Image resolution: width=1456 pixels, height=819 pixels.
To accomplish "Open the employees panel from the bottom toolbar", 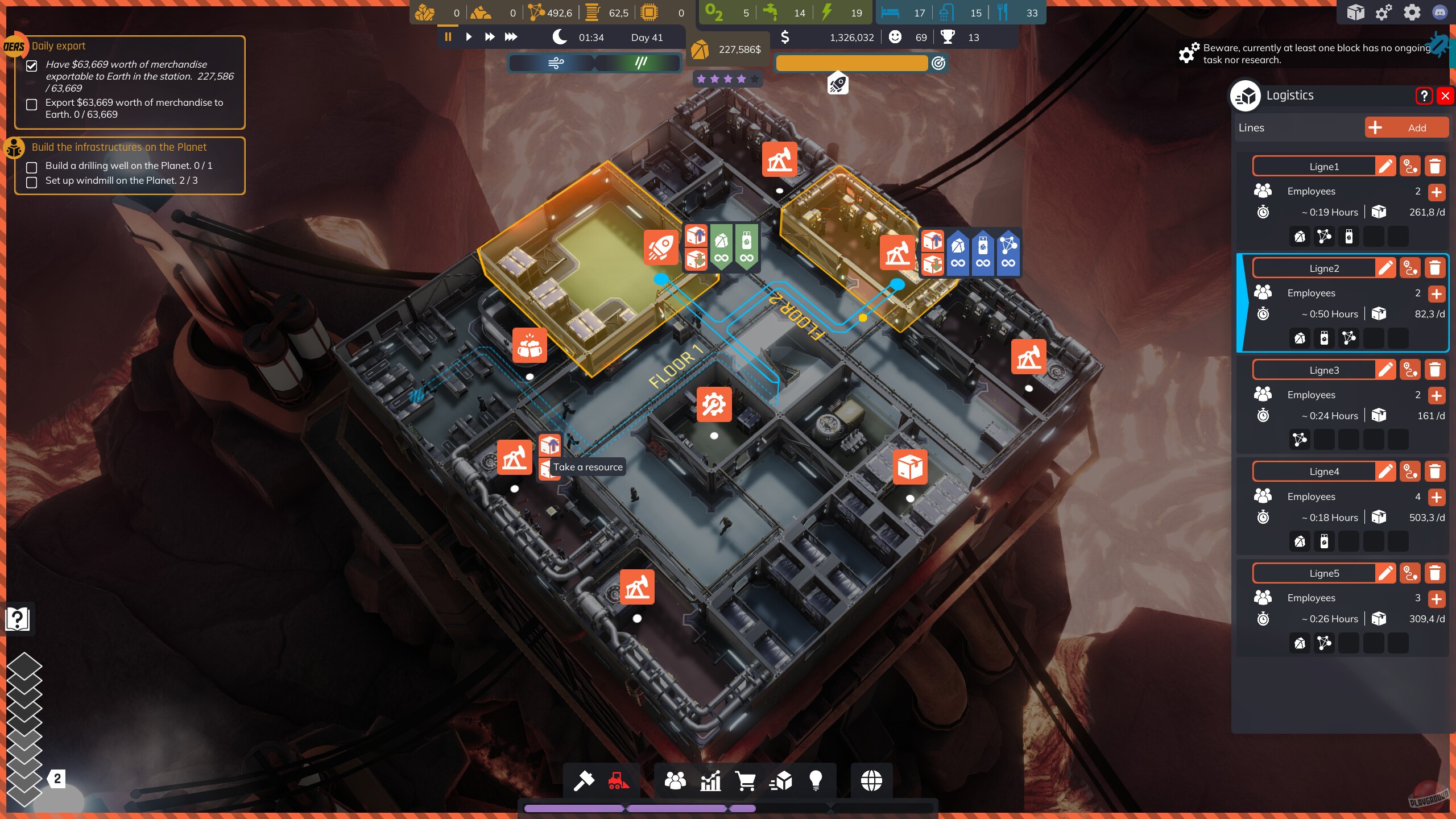I will 675,780.
